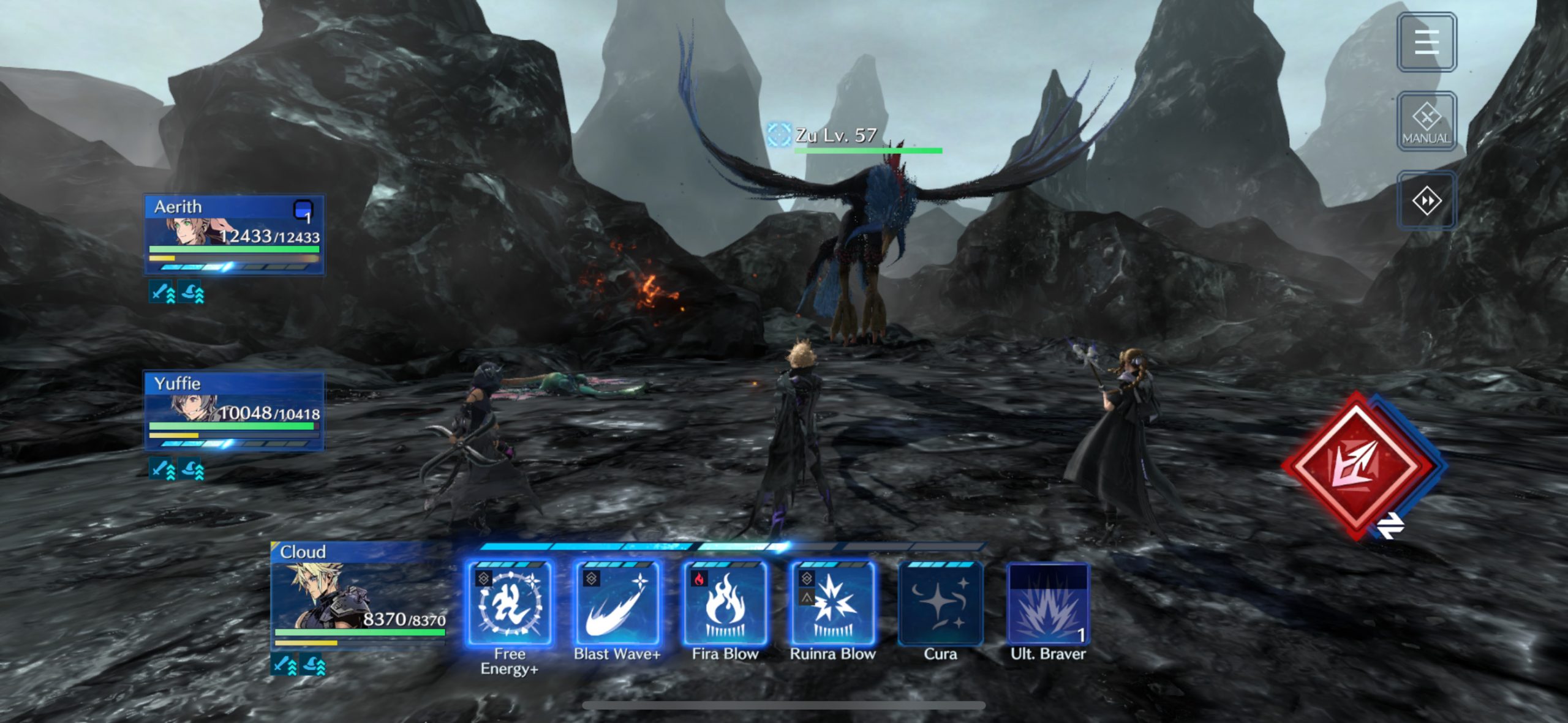Select Yuffie's party panel
This screenshot has height=723, width=1568.
coord(234,411)
